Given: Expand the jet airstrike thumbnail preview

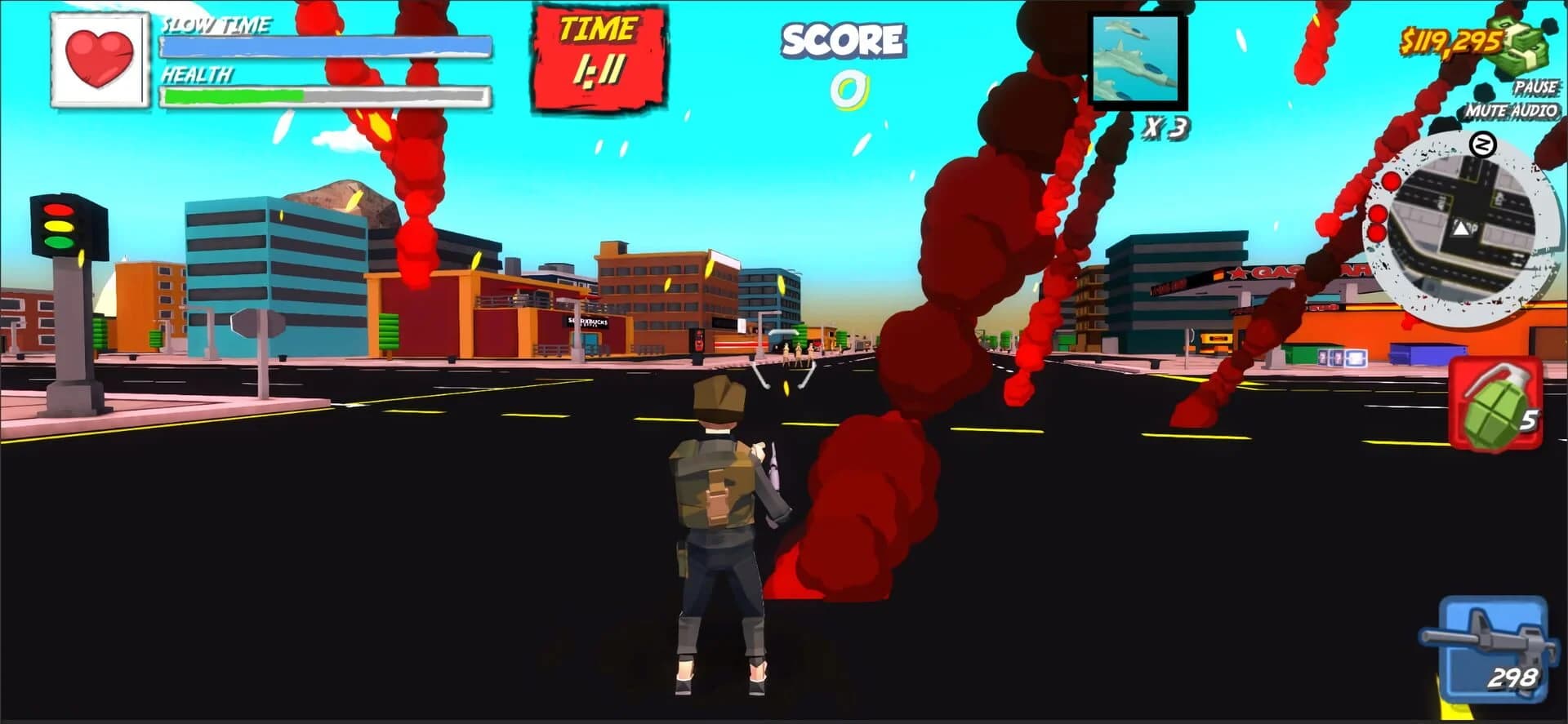Looking at the screenshot, I should click(1137, 59).
